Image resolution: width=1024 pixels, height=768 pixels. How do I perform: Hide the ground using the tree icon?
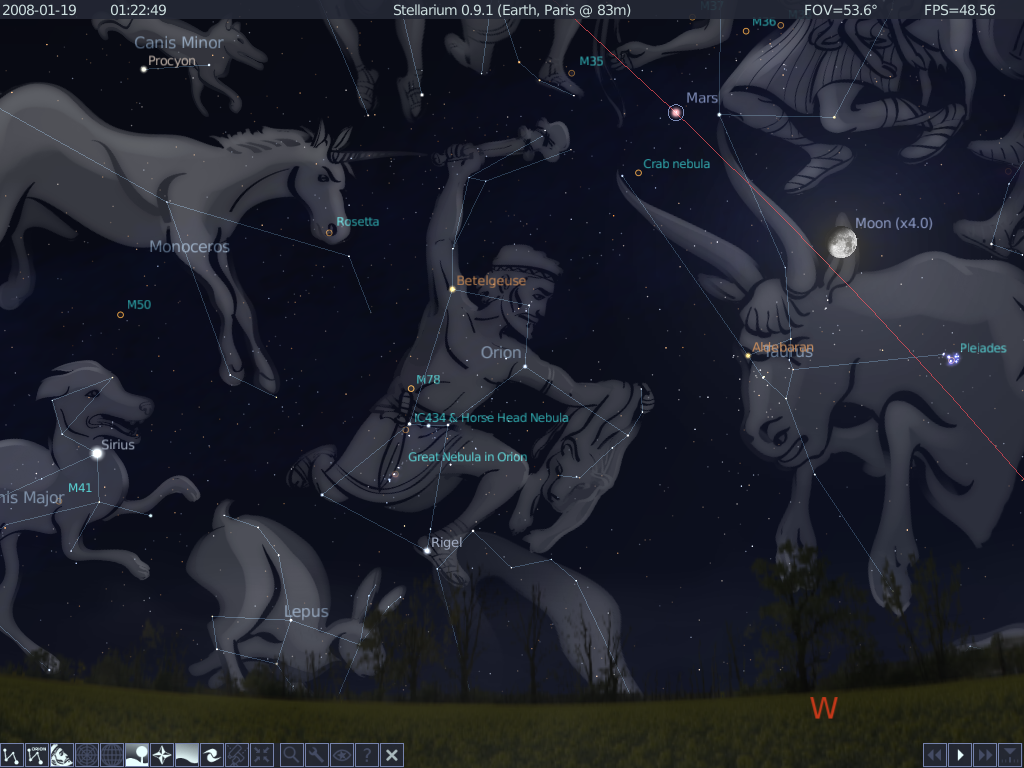137,755
